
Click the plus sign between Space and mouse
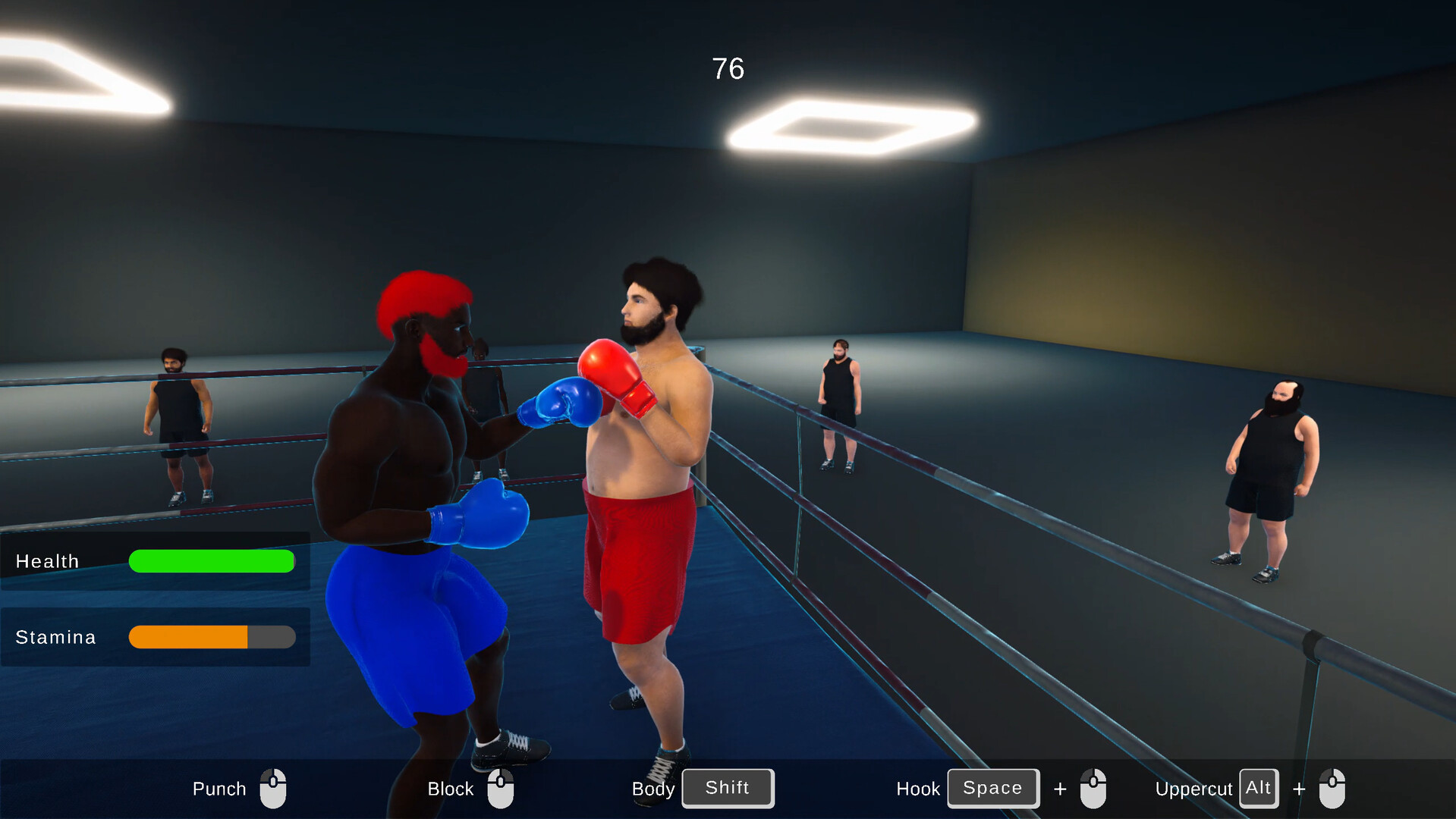(x=1060, y=789)
